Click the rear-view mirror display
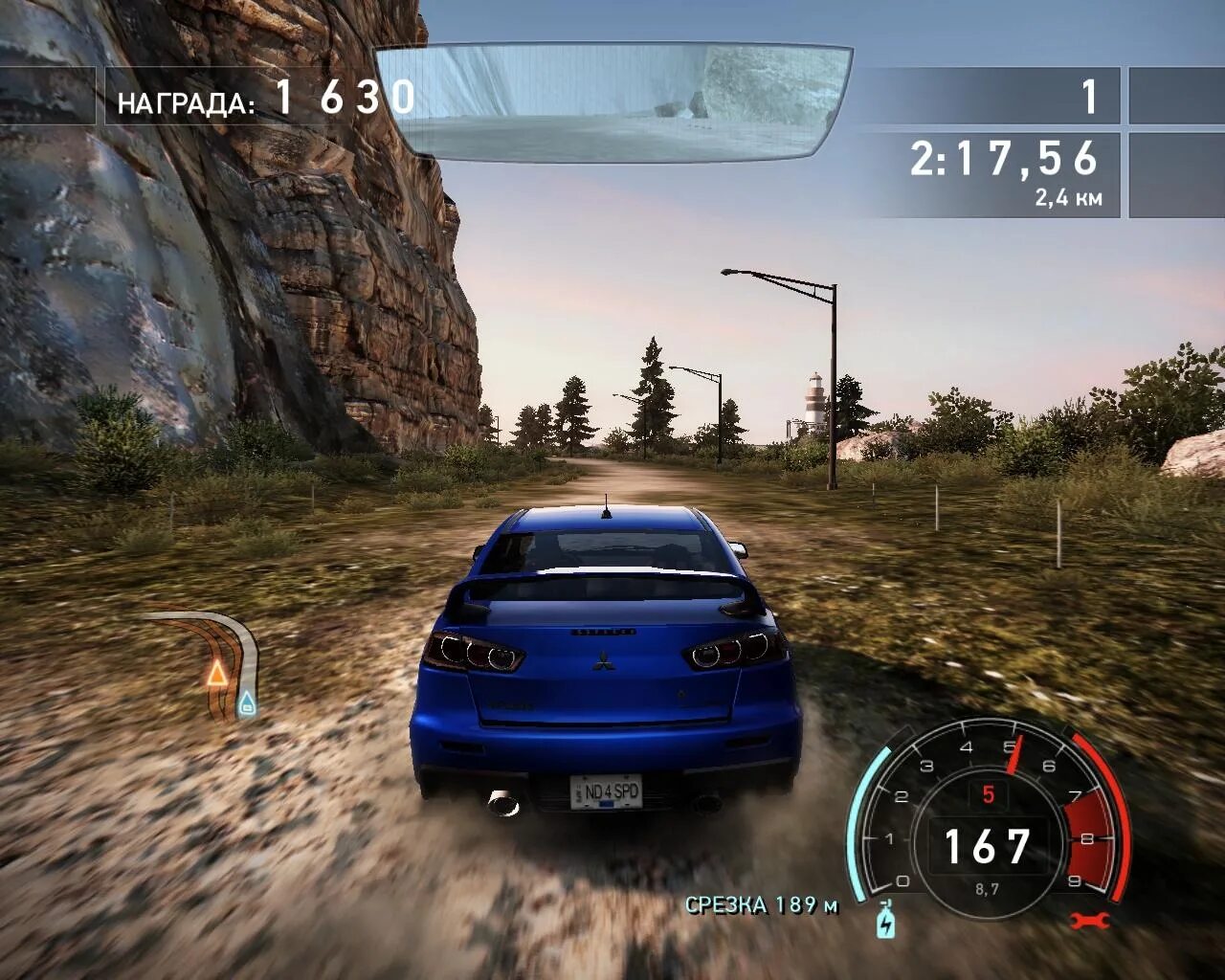1225x980 pixels. pos(613,100)
